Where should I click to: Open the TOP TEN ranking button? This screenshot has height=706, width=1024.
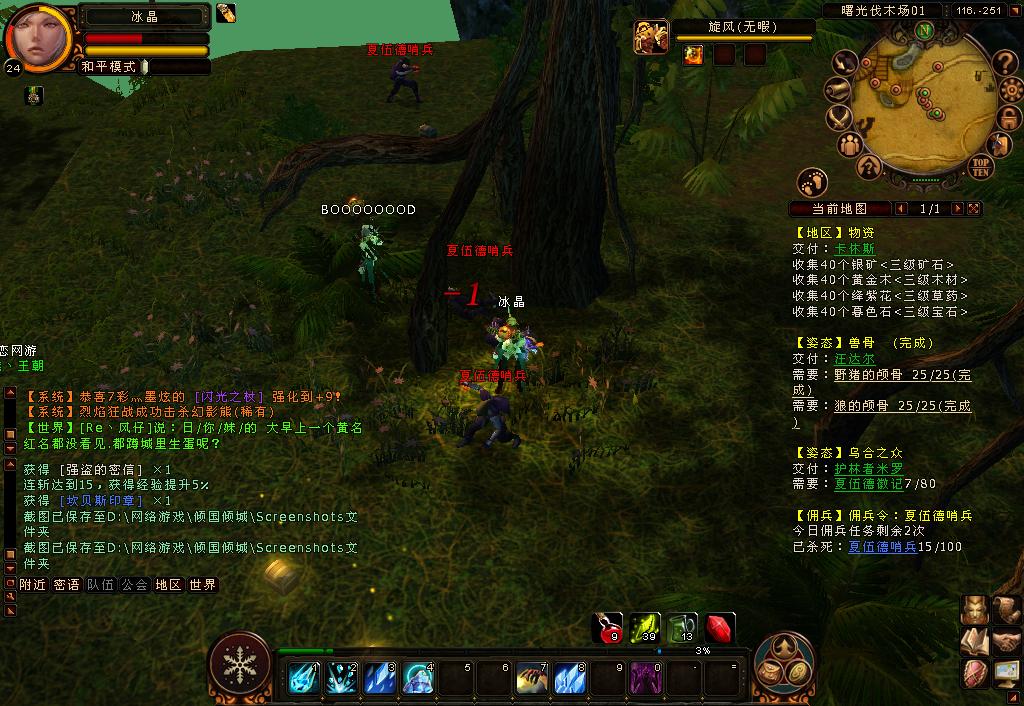[x=980, y=166]
